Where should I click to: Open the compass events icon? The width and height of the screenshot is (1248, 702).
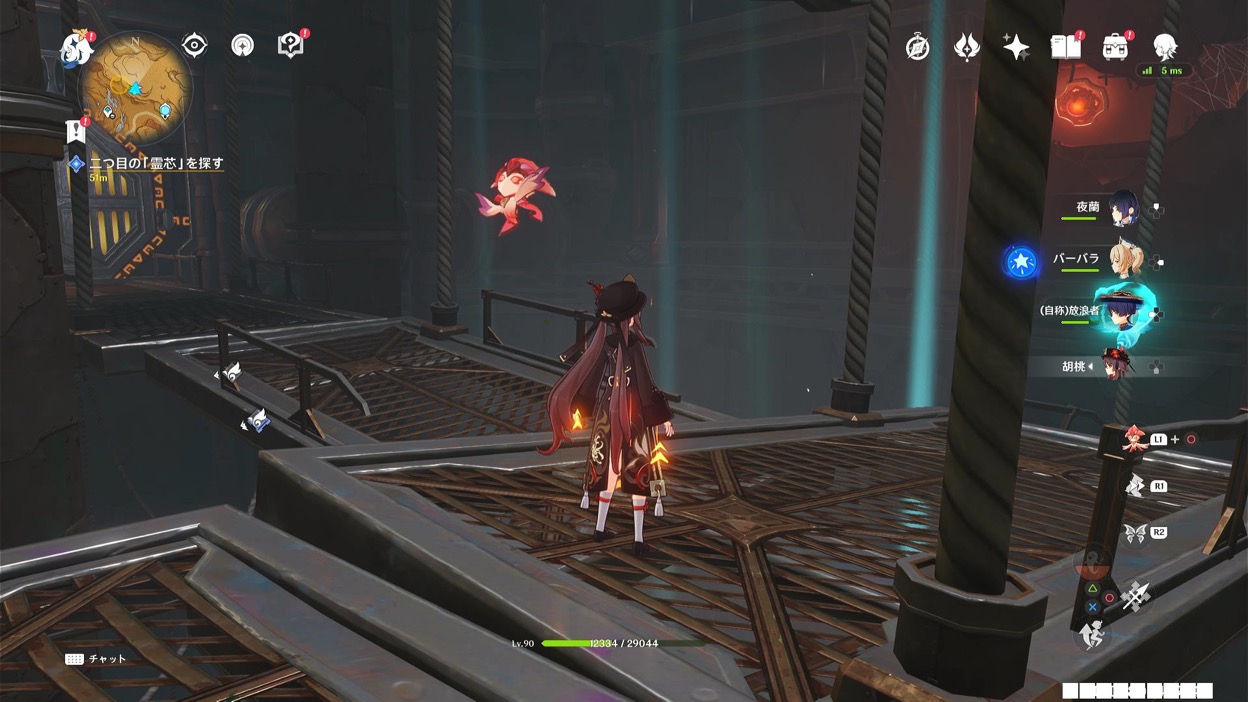coord(917,47)
